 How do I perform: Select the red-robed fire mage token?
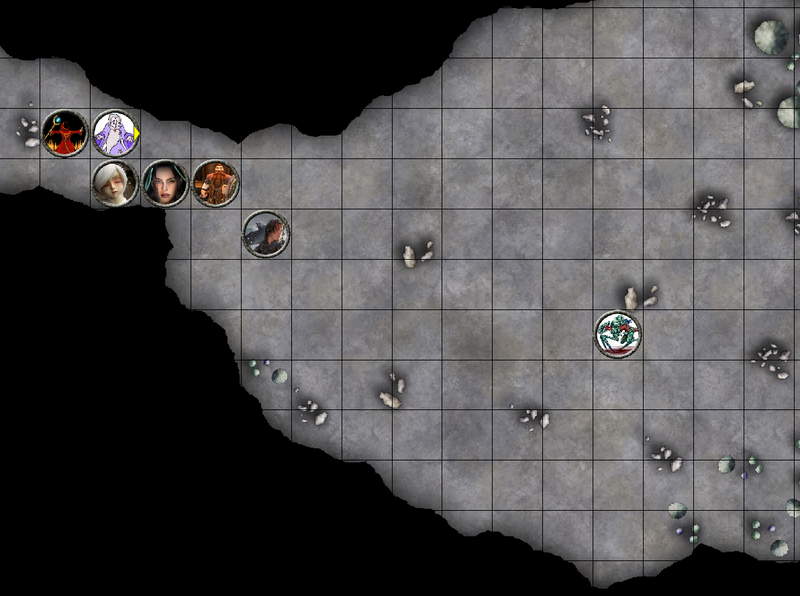[65, 133]
